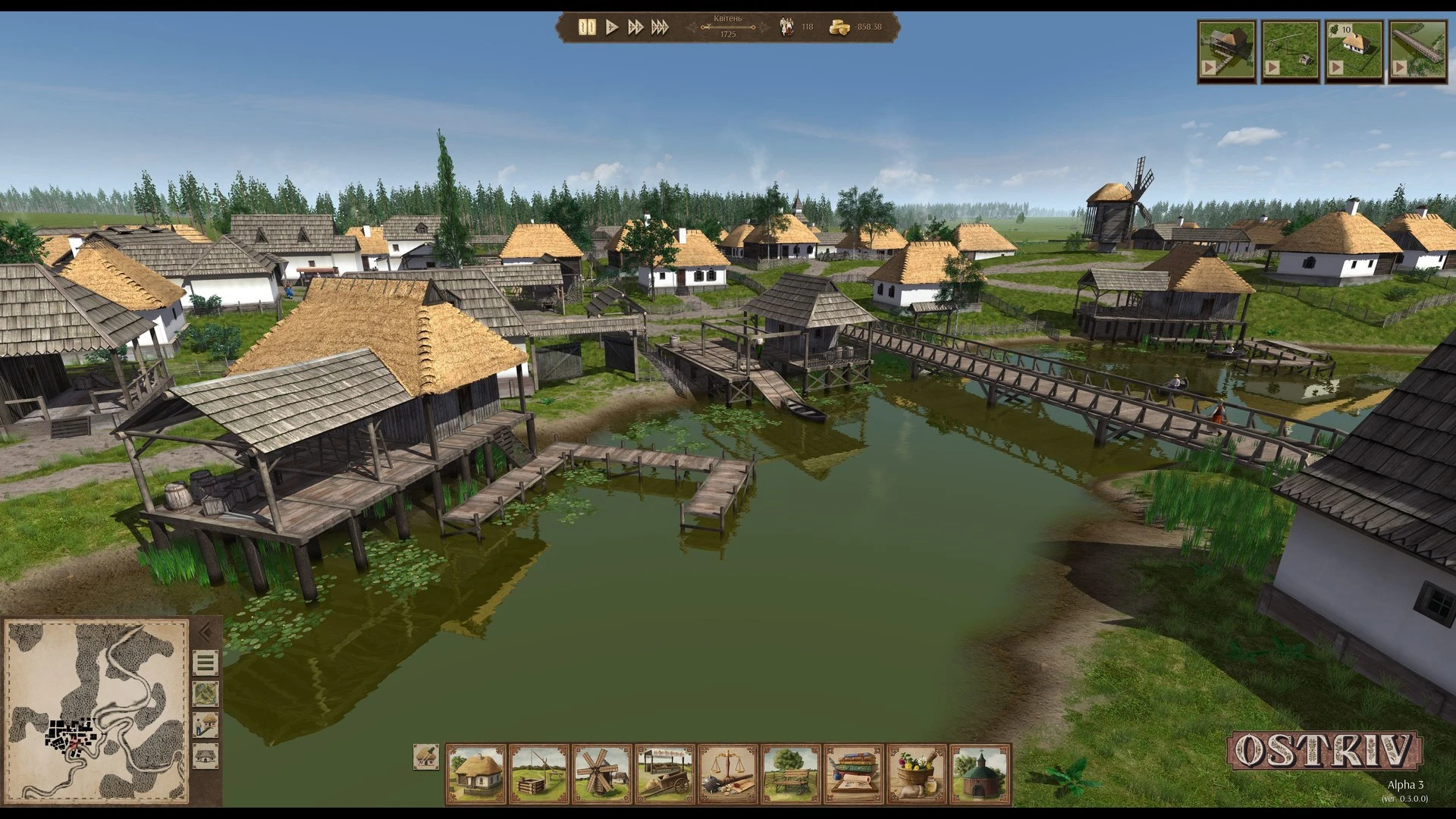
Task: Open the construction thumbnail showing the bridge
Action: click(x=1417, y=51)
